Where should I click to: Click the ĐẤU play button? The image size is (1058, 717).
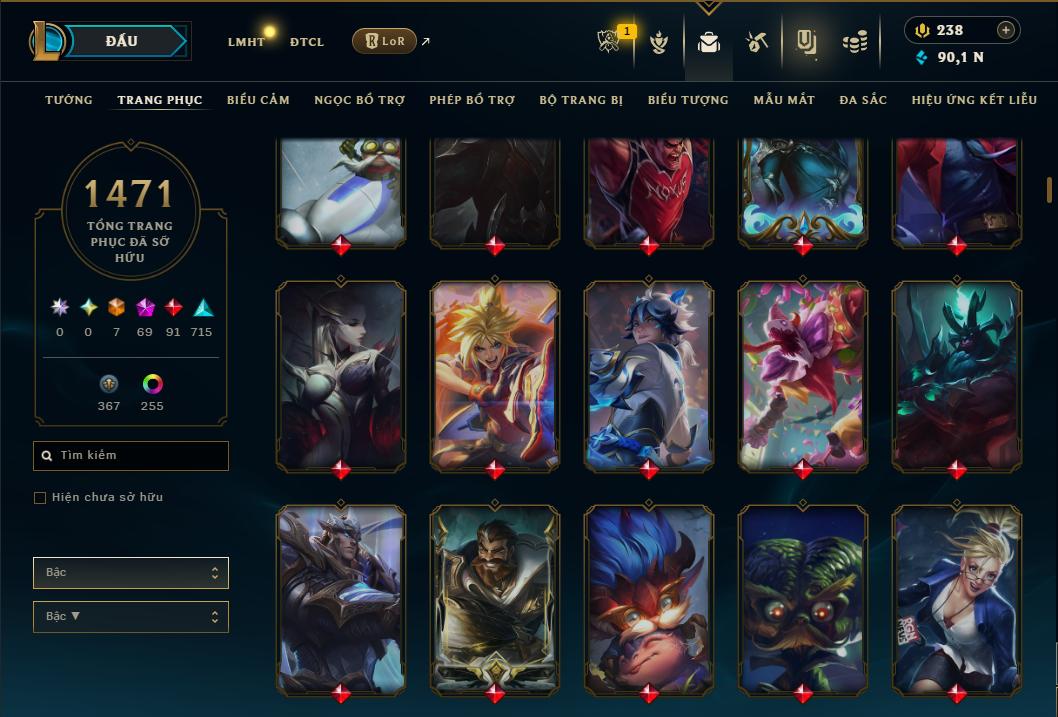point(122,41)
